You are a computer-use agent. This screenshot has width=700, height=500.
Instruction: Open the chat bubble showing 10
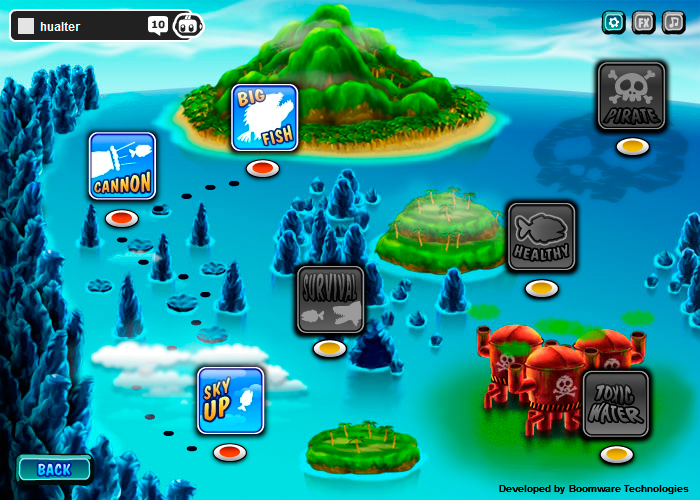click(158, 25)
